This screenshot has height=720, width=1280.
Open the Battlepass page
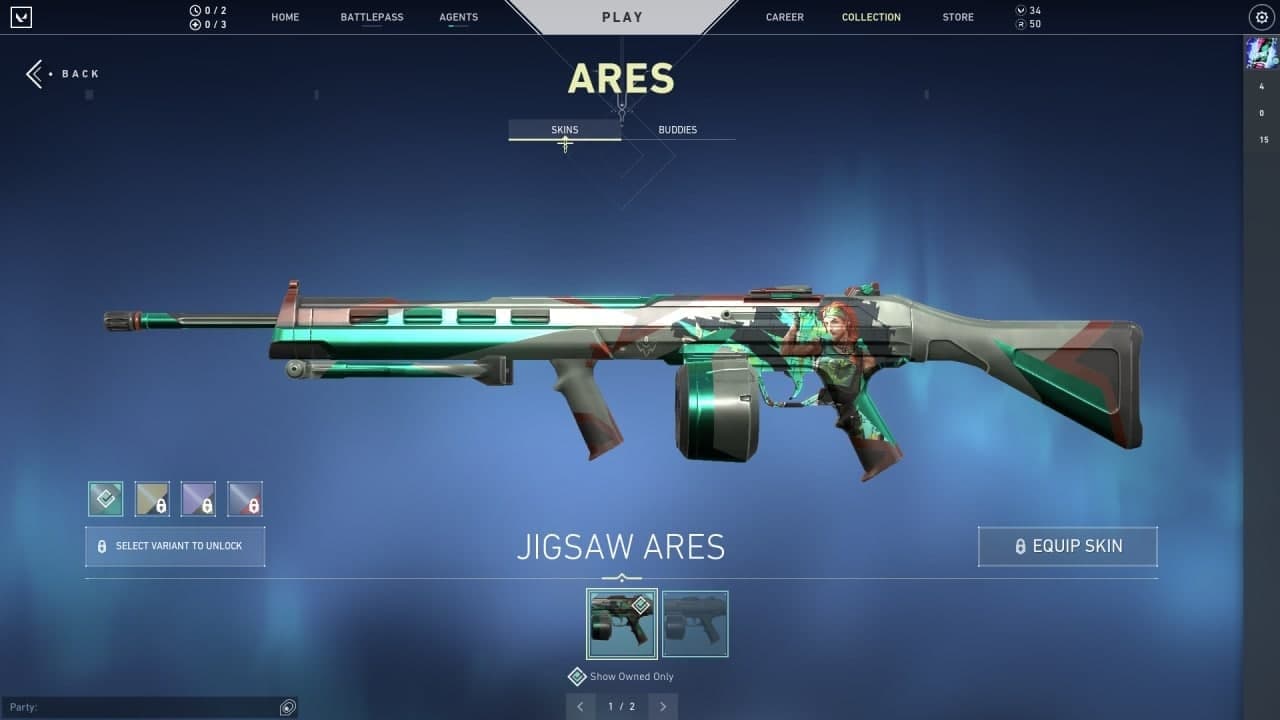(x=370, y=17)
